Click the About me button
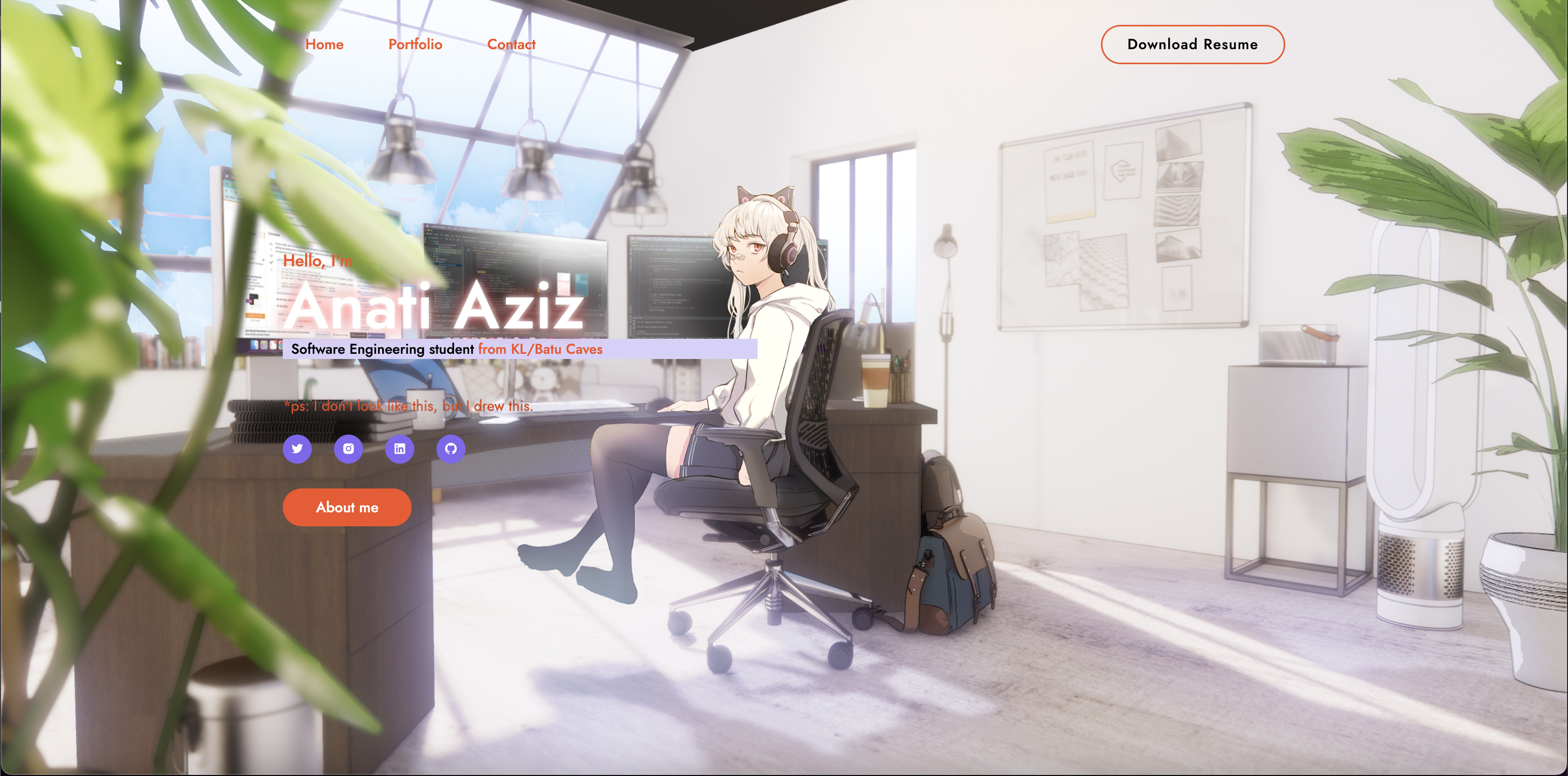Image resolution: width=1568 pixels, height=776 pixels. 347,507
